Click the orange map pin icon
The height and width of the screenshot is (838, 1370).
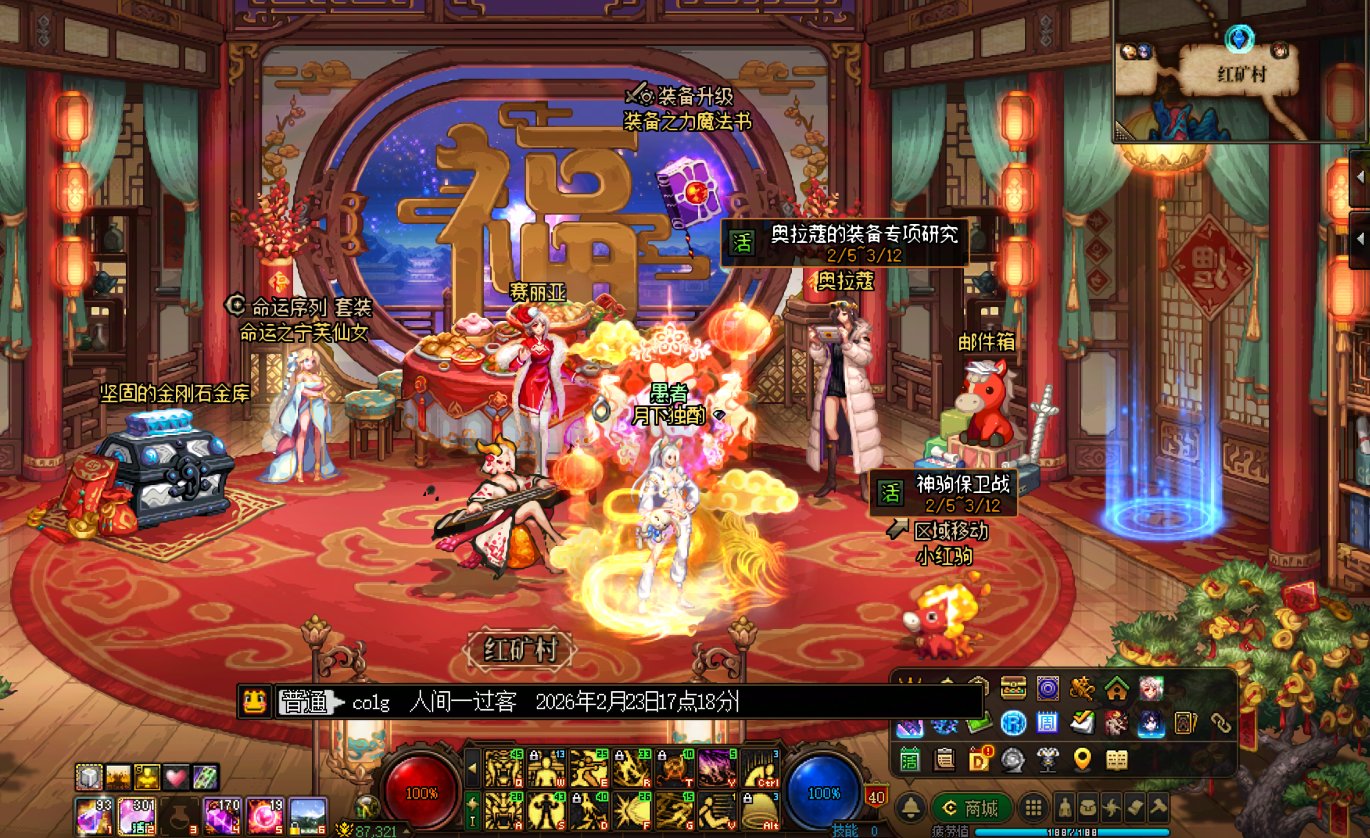[1082, 760]
